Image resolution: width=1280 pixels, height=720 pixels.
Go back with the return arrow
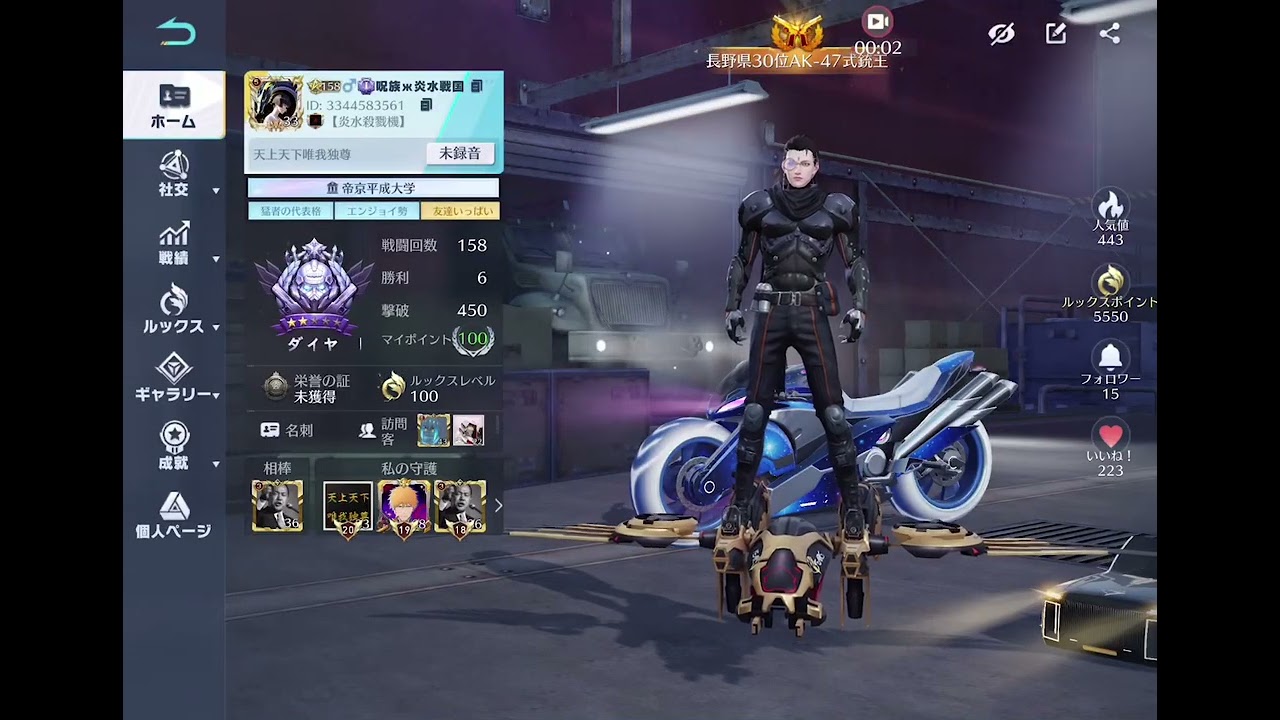(176, 33)
